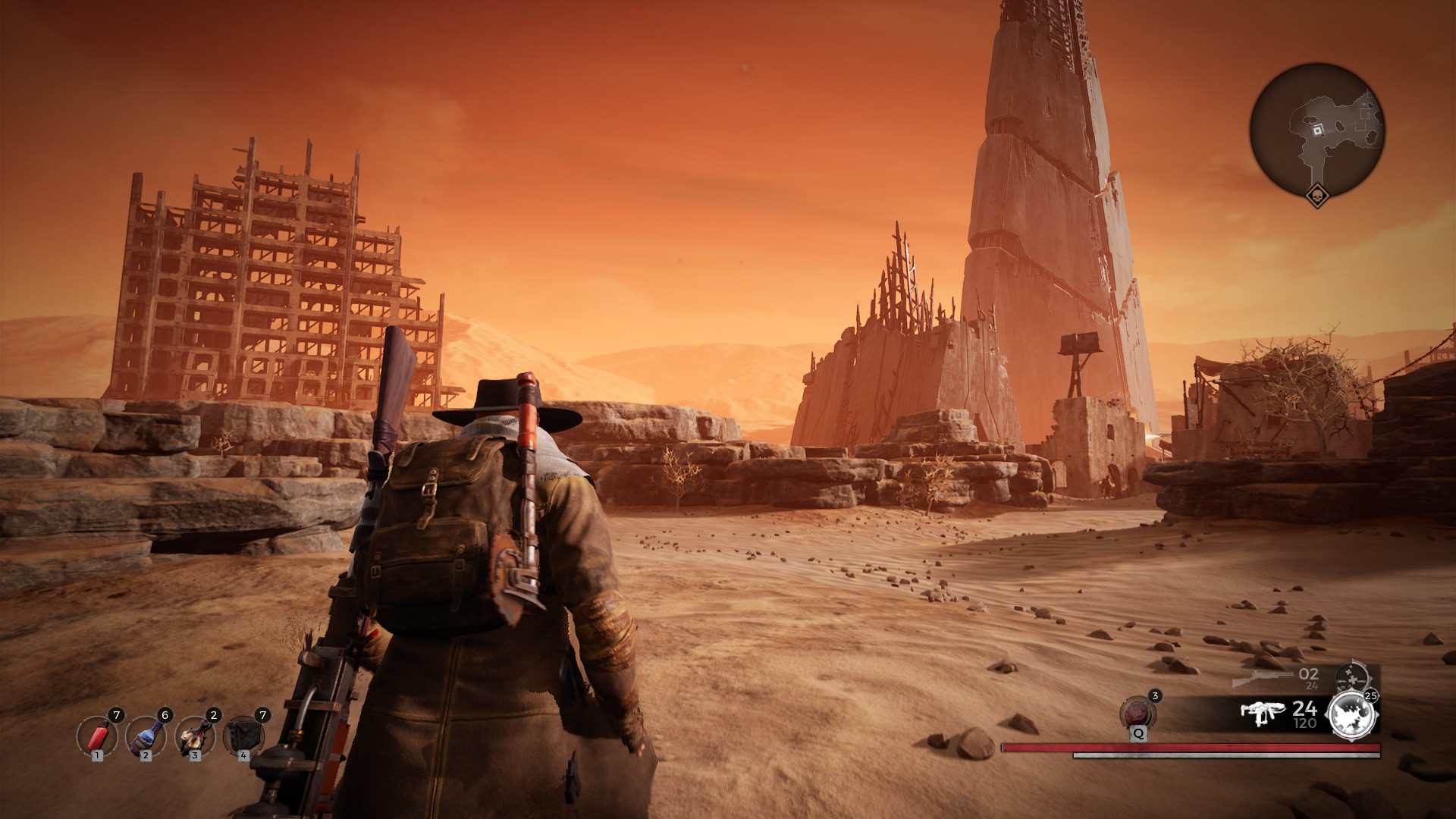Image resolution: width=1456 pixels, height=819 pixels.
Task: Select the blue bottle consumable in slot 2
Action: point(145,737)
